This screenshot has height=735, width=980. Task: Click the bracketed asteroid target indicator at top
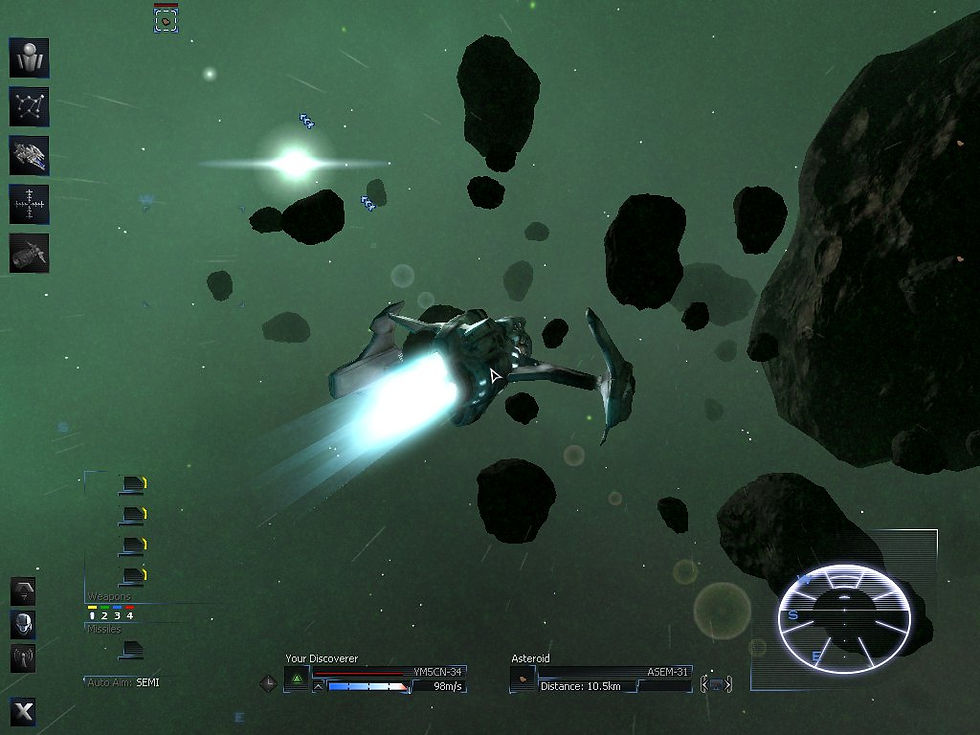(x=166, y=20)
